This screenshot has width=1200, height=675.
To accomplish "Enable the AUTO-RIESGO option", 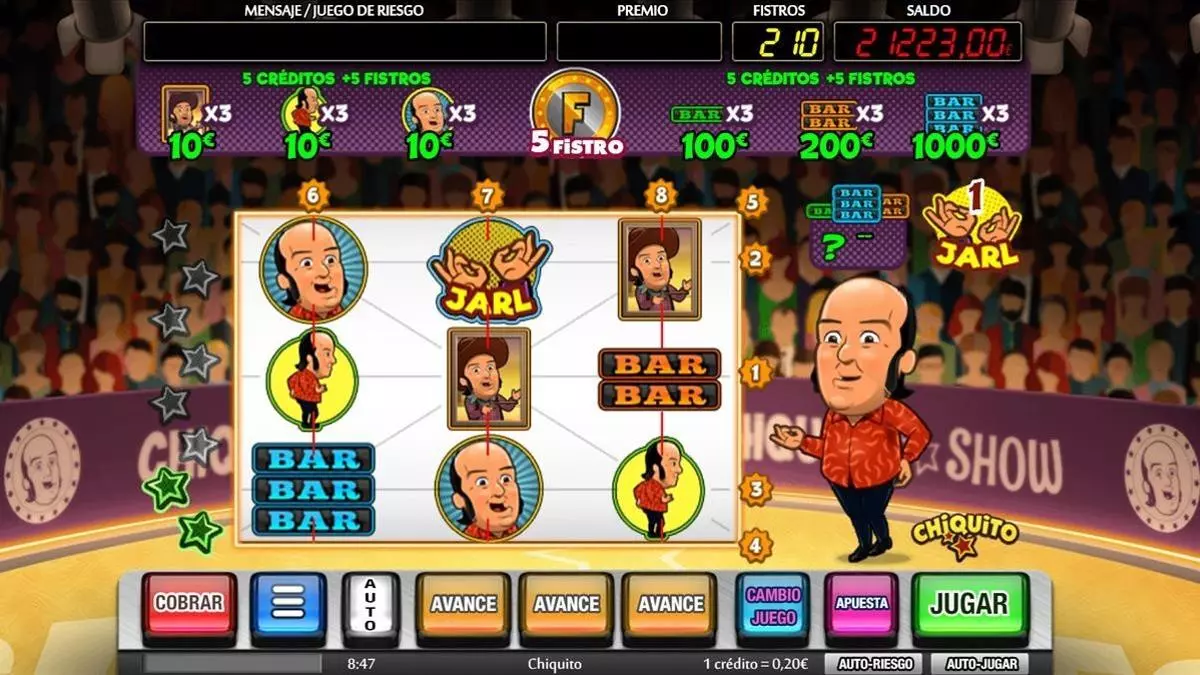I will (x=873, y=663).
